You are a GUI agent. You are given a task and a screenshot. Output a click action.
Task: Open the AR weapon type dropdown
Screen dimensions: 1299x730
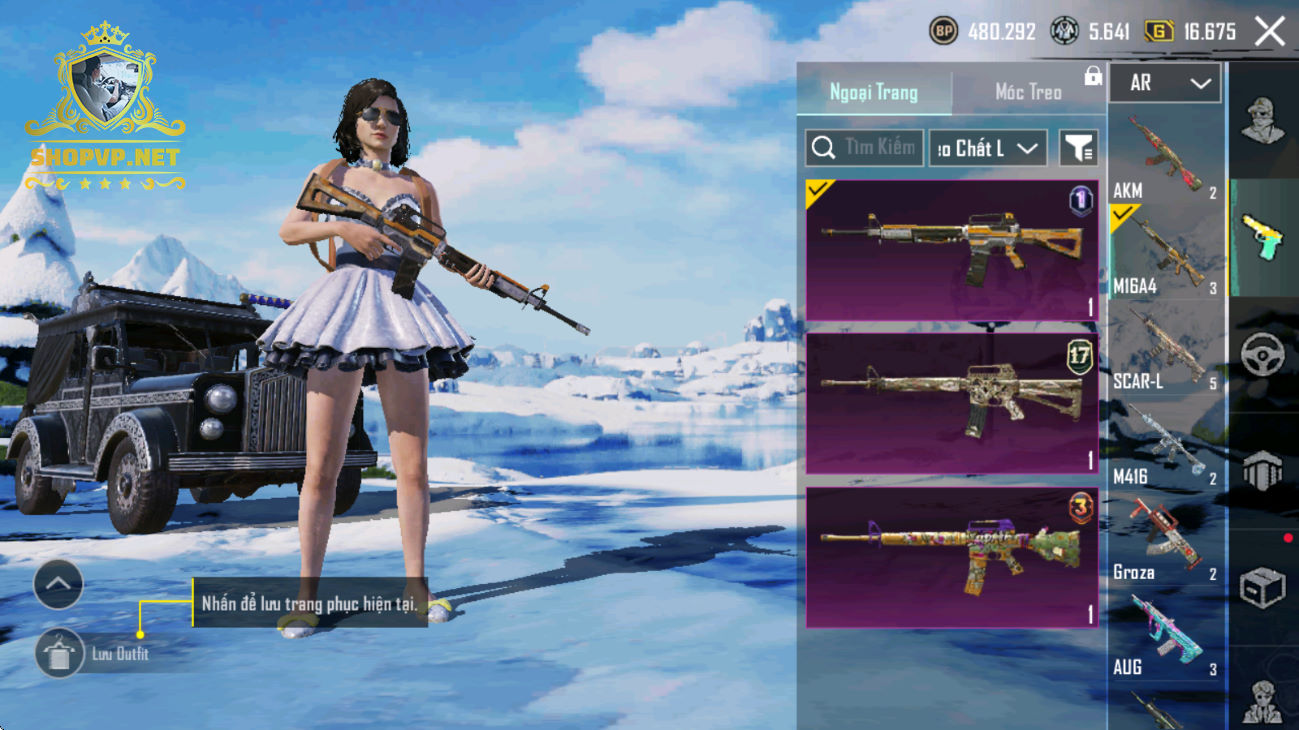1165,84
